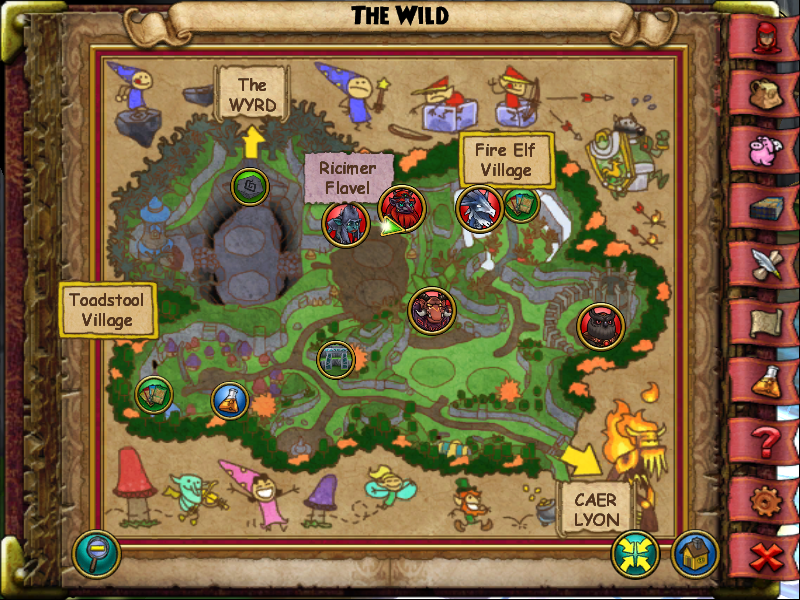
Task: Click the white wolf map marker
Action: click(480, 209)
